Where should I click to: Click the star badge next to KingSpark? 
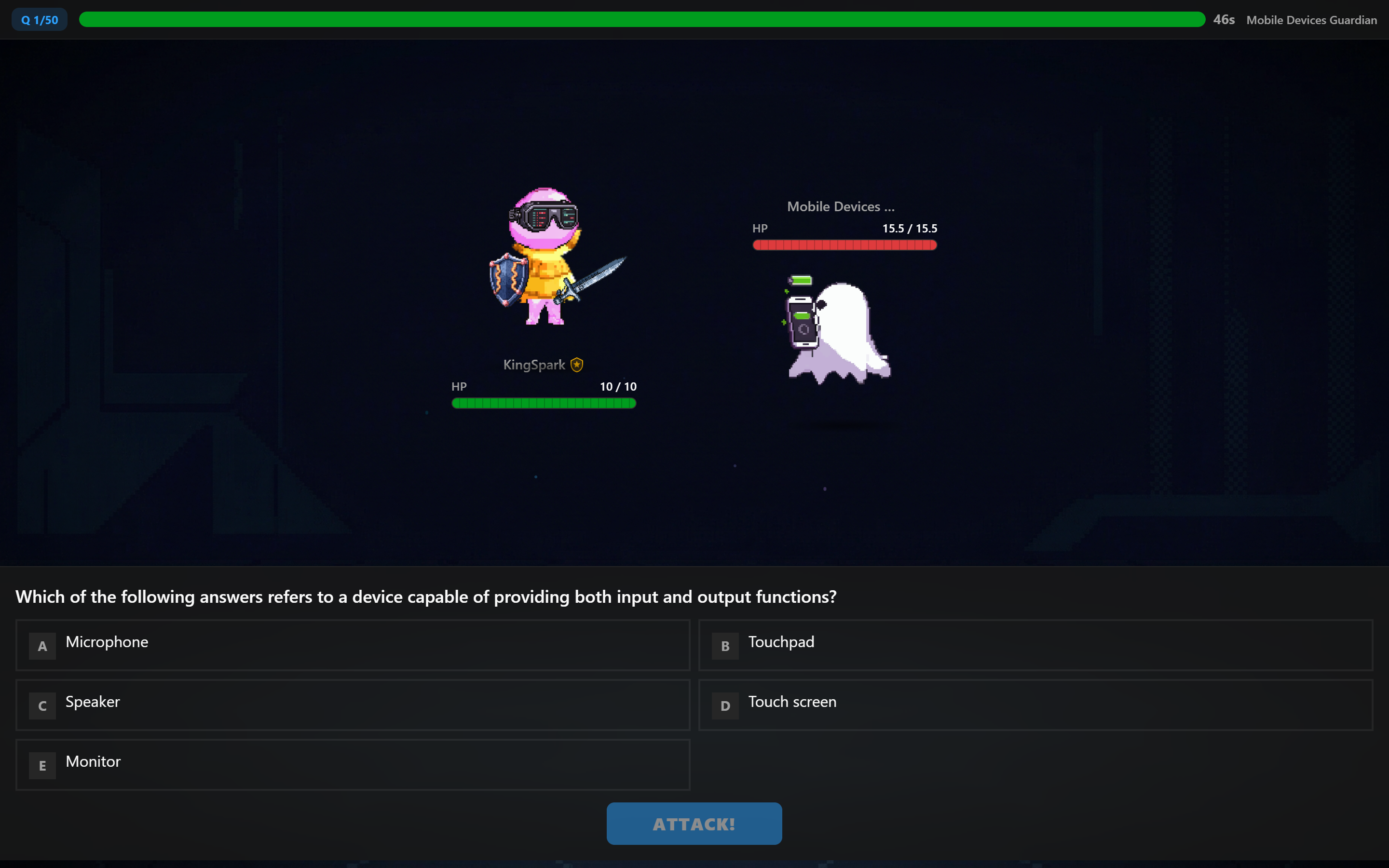tap(576, 364)
